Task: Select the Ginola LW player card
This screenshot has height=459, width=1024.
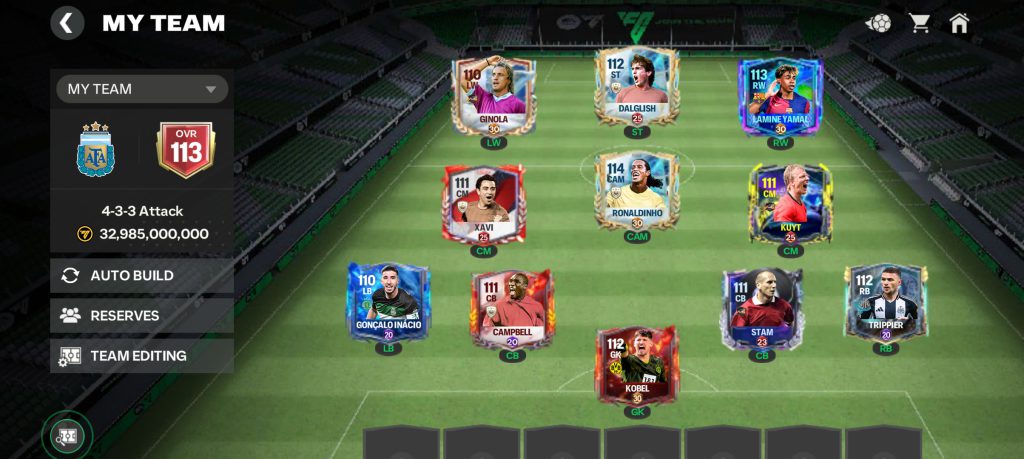Action: coord(493,96)
